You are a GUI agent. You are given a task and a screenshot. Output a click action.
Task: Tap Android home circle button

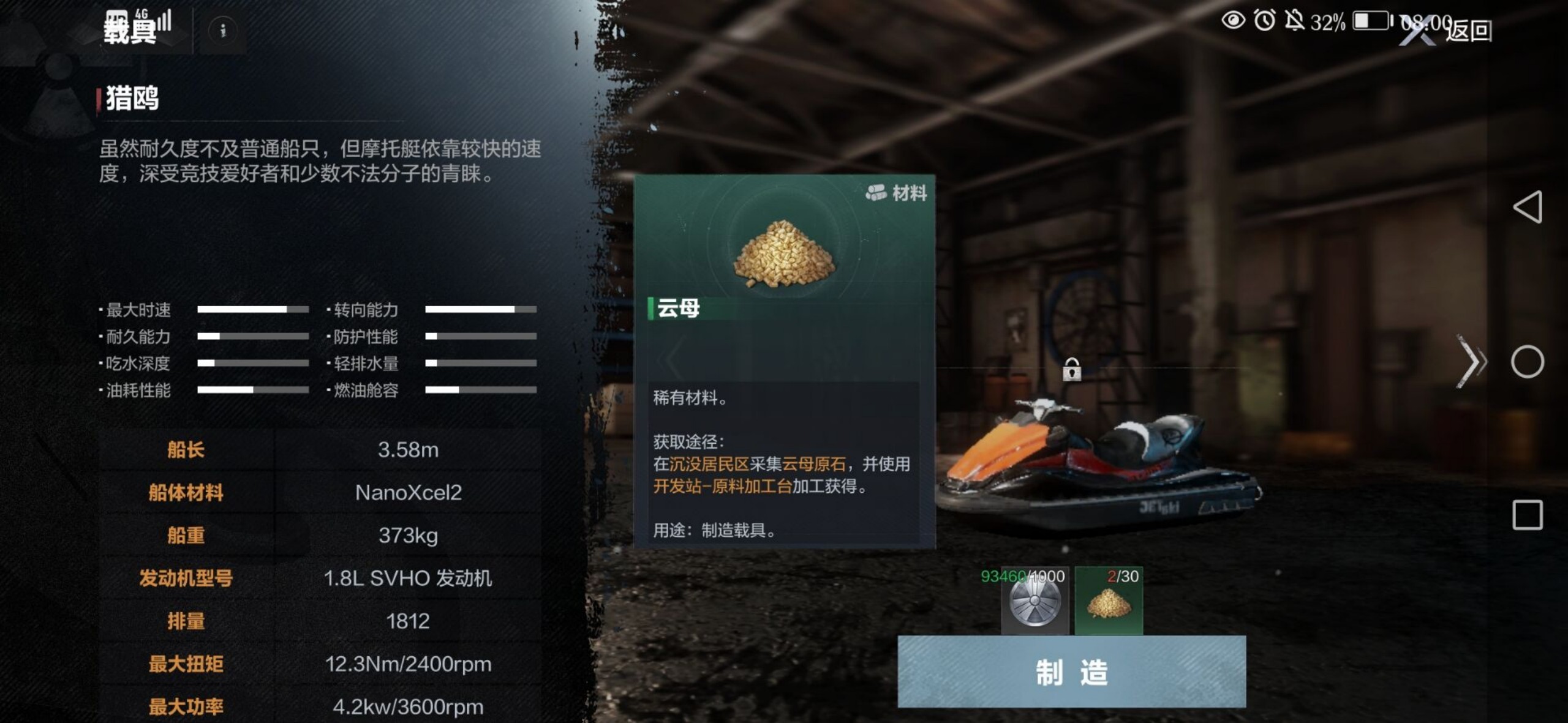click(x=1527, y=362)
